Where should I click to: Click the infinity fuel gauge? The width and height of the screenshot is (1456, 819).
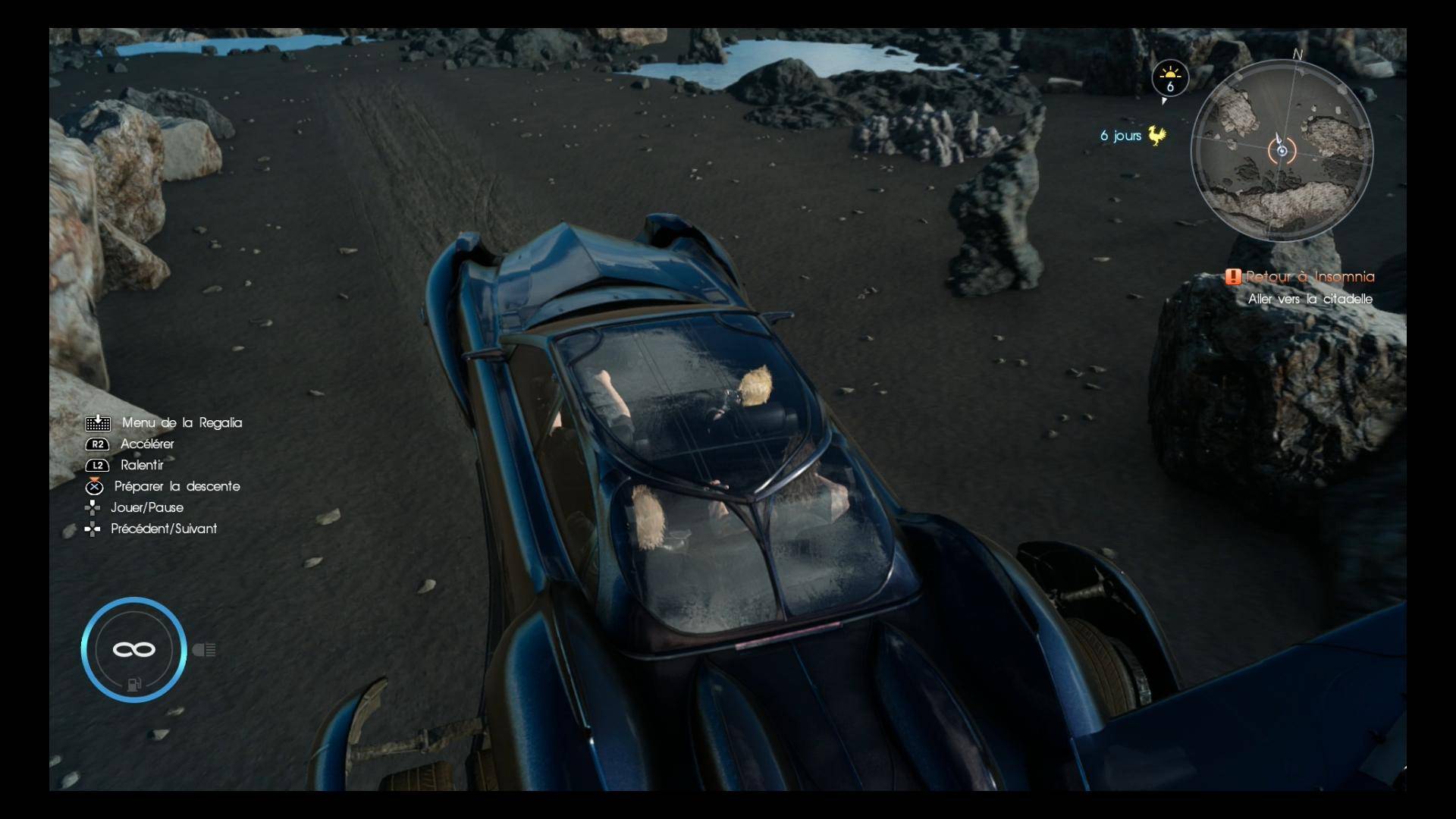coord(133,649)
